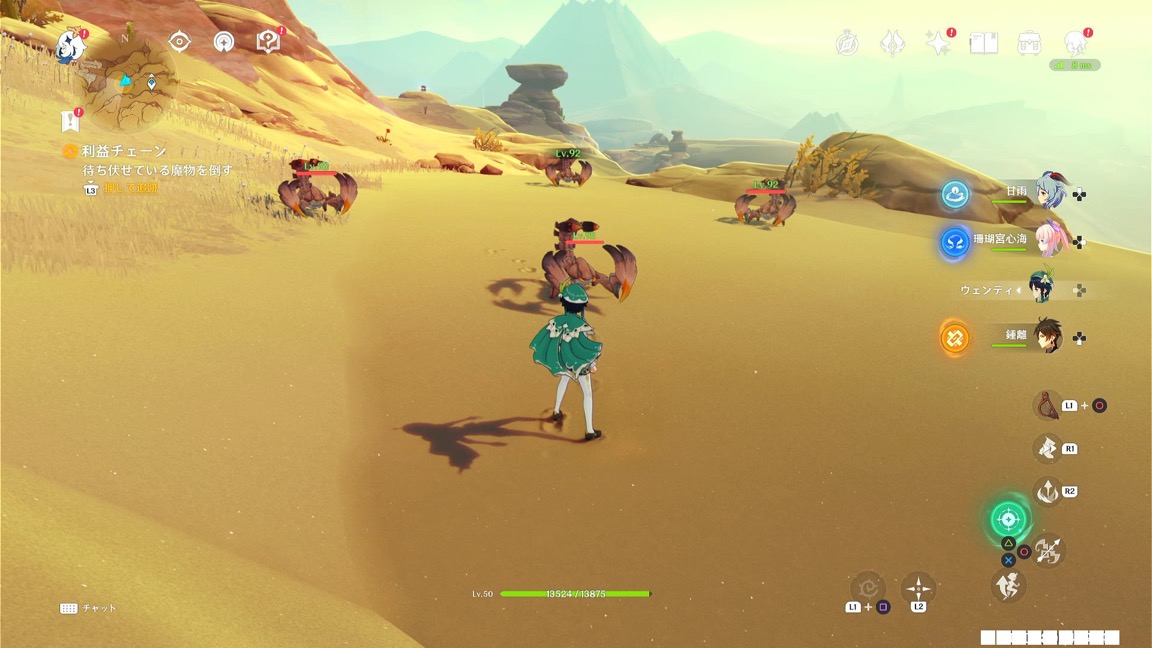Select the 利益チェーン quest tracker
This screenshot has width=1152, height=648.
coord(124,151)
